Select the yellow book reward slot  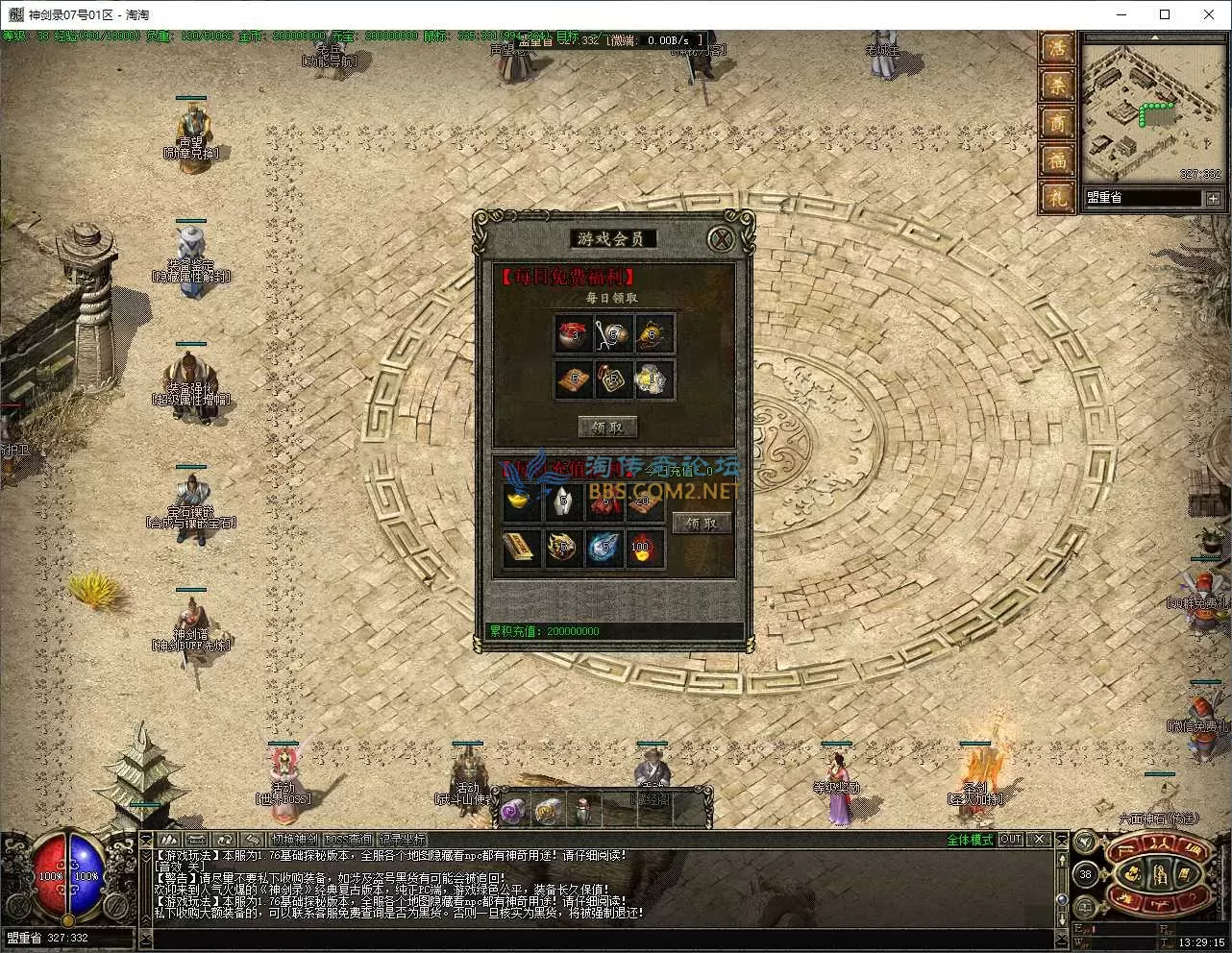click(522, 550)
